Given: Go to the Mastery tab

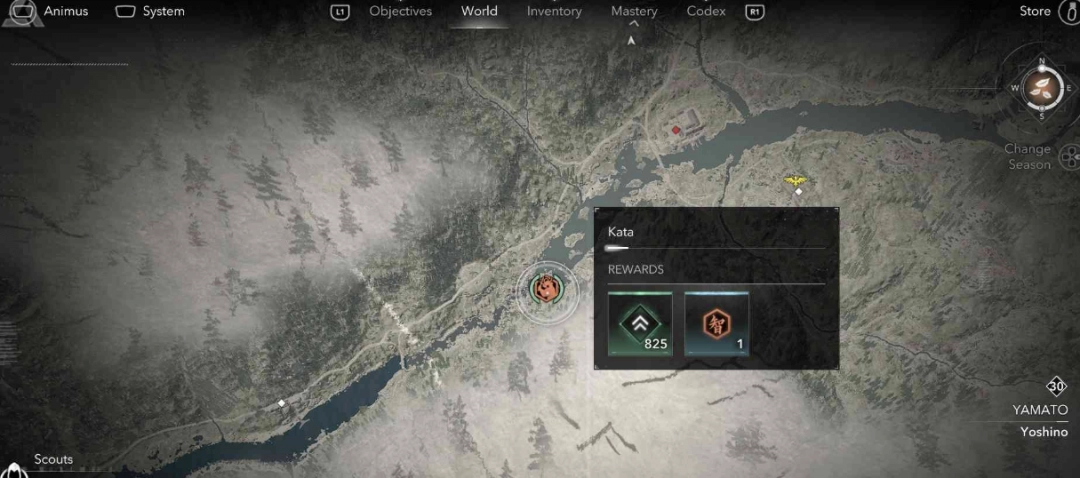Looking at the screenshot, I should tap(634, 11).
